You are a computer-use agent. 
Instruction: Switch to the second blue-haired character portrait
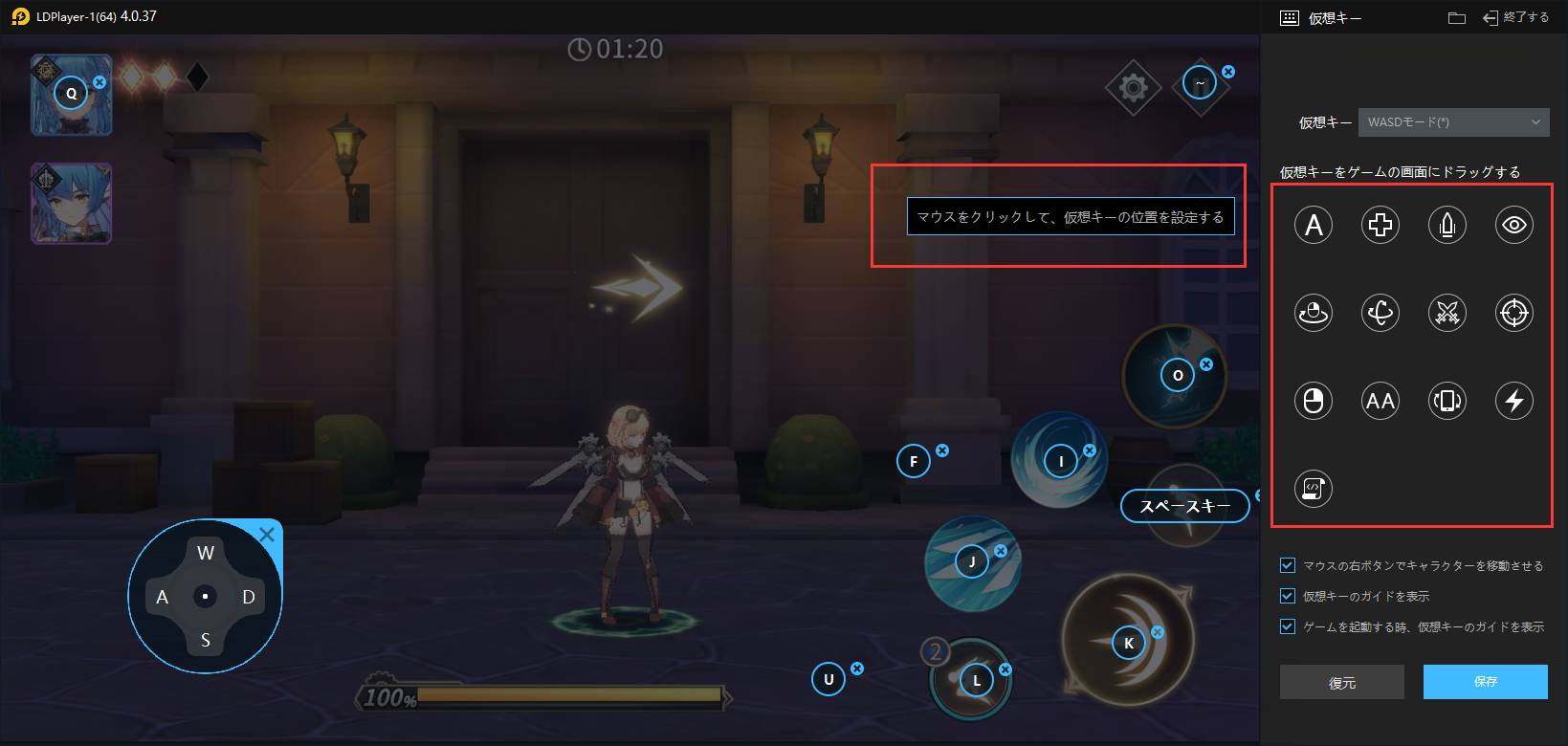[72, 203]
